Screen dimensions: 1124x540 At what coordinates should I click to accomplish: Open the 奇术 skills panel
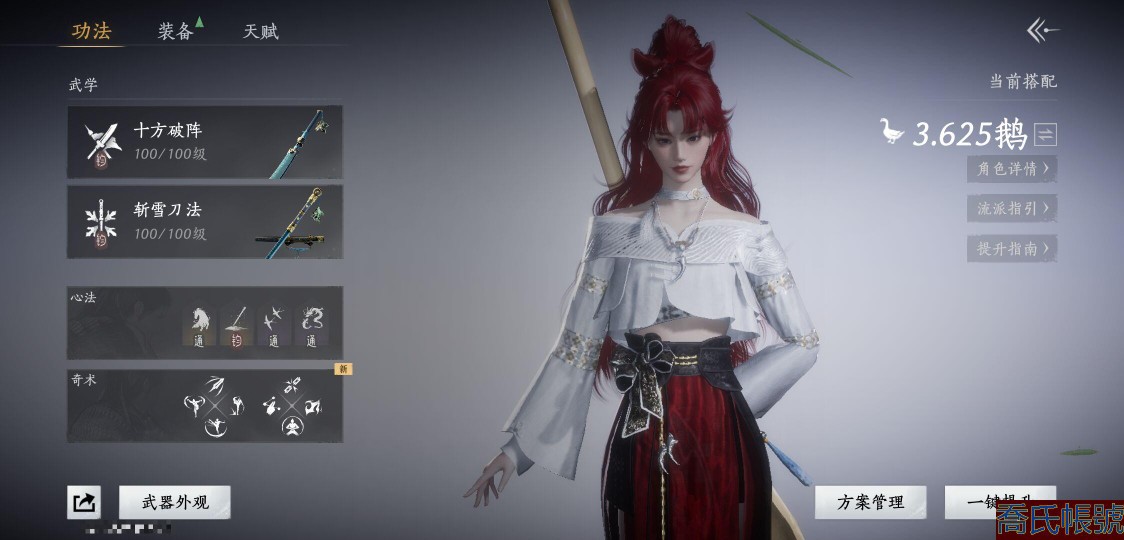coord(205,405)
